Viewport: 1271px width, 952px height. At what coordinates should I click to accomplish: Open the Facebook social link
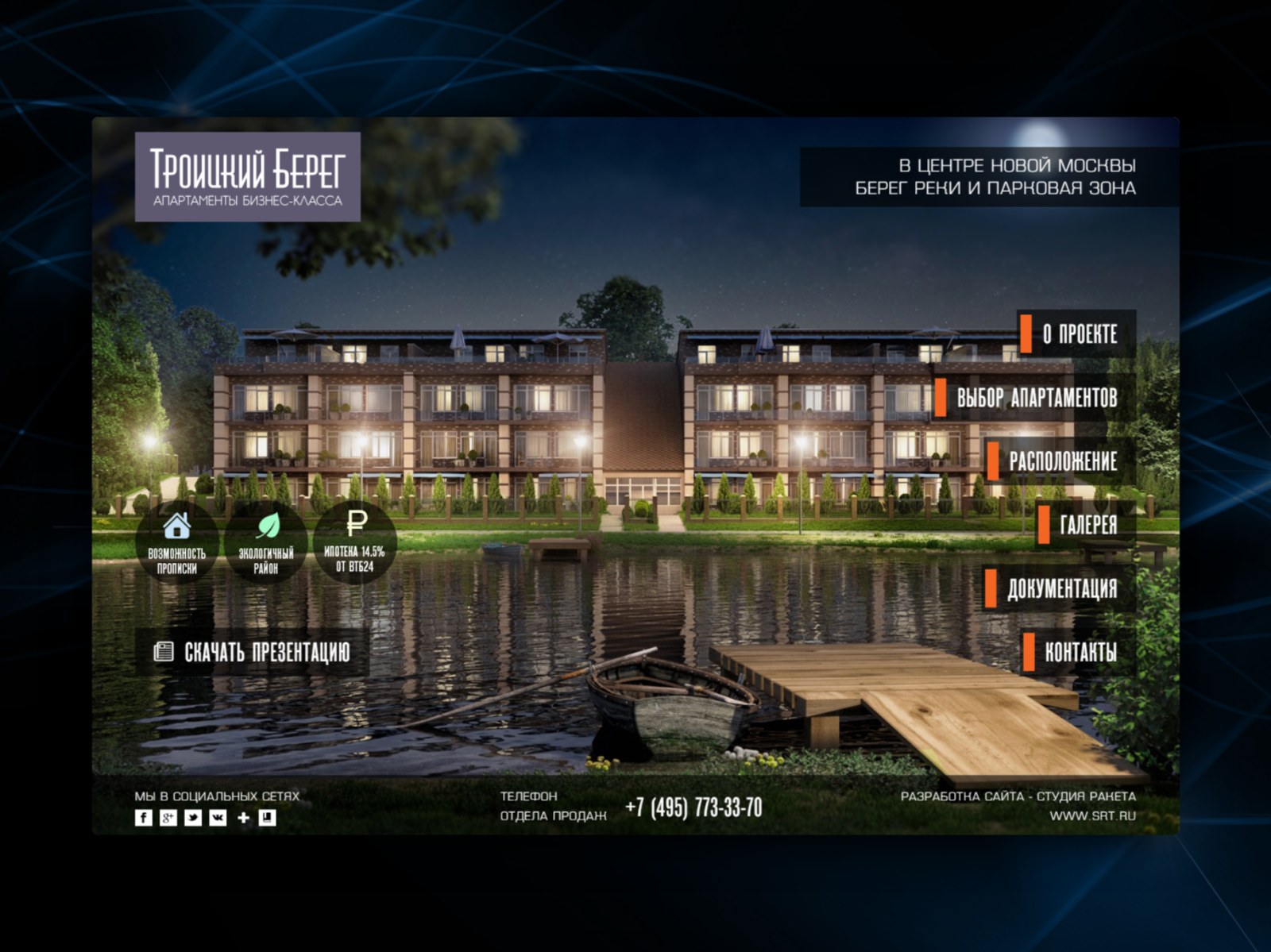tap(143, 818)
